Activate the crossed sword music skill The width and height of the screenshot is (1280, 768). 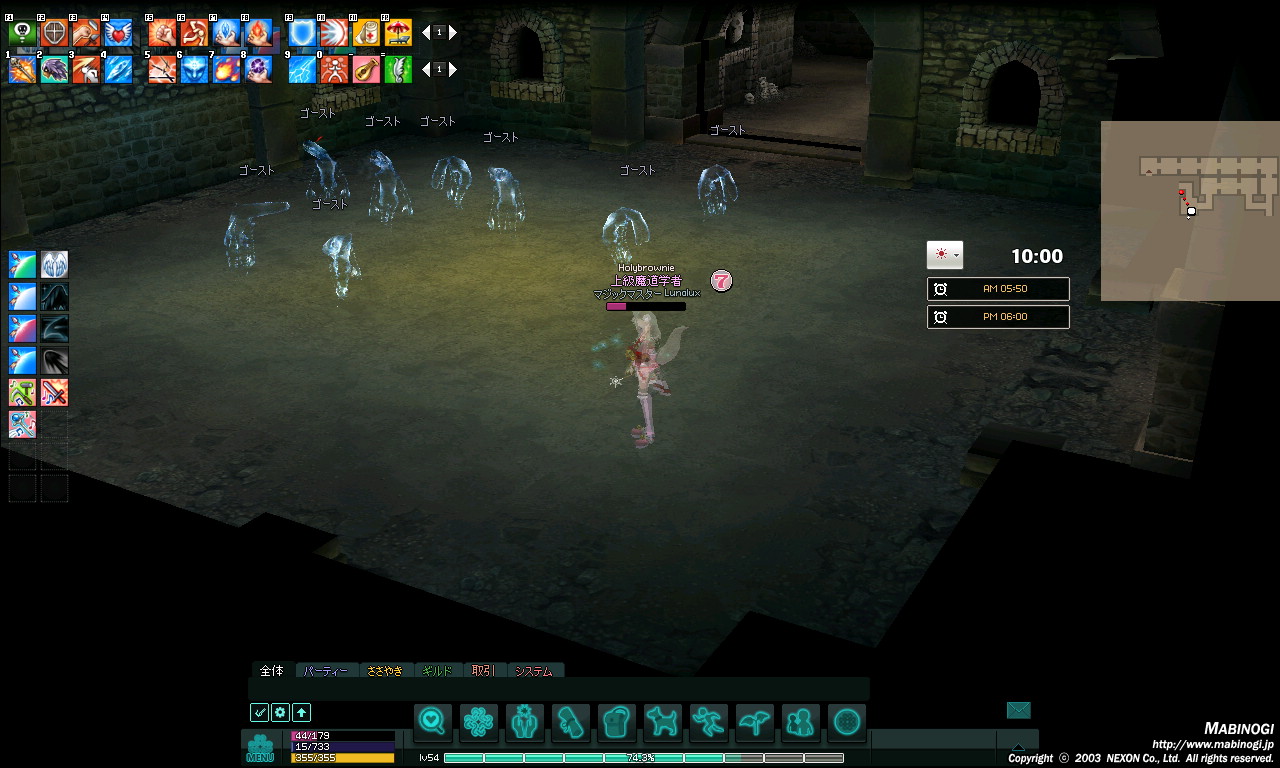(x=54, y=392)
